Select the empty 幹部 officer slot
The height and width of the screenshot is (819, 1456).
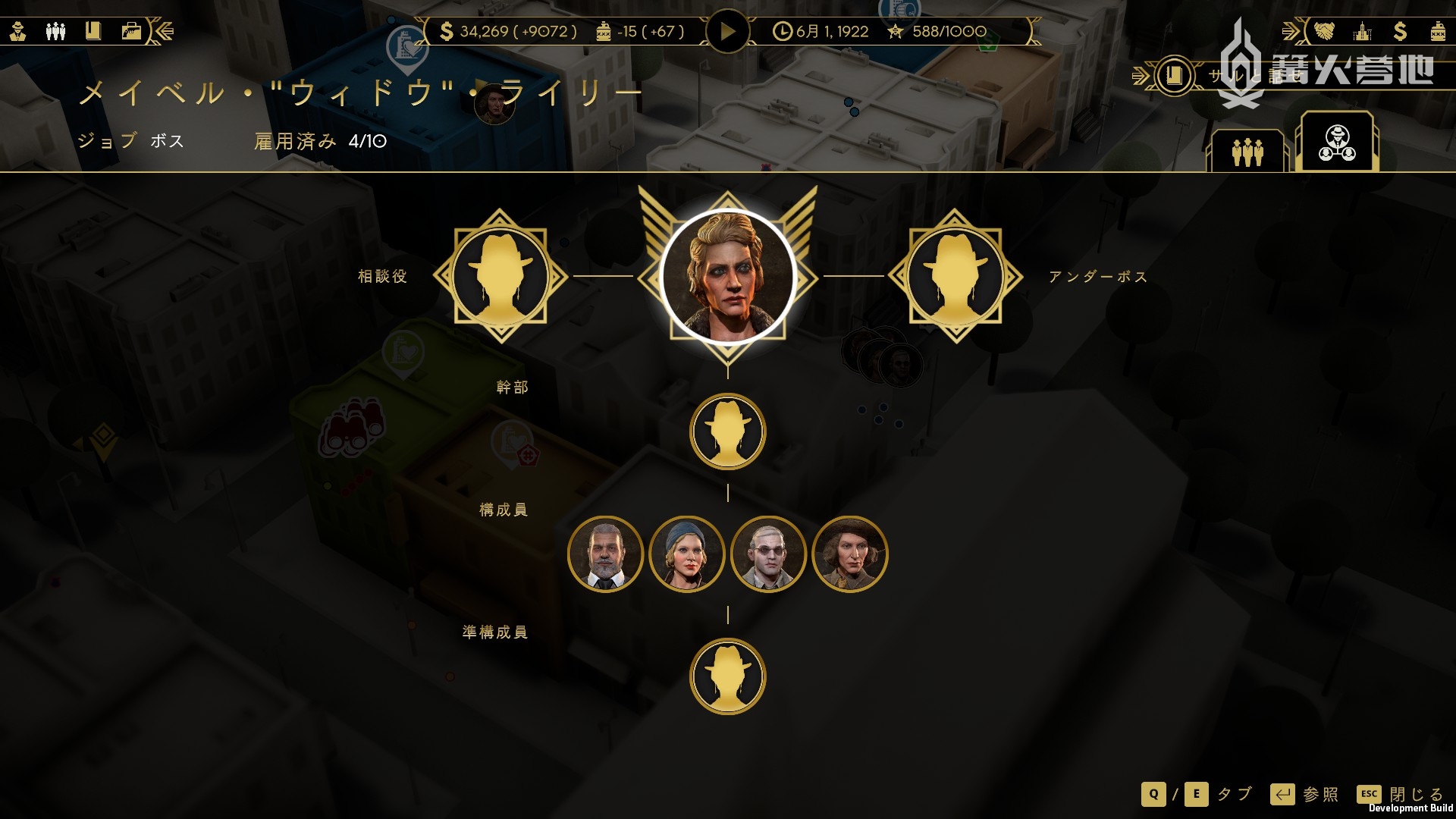point(728,432)
